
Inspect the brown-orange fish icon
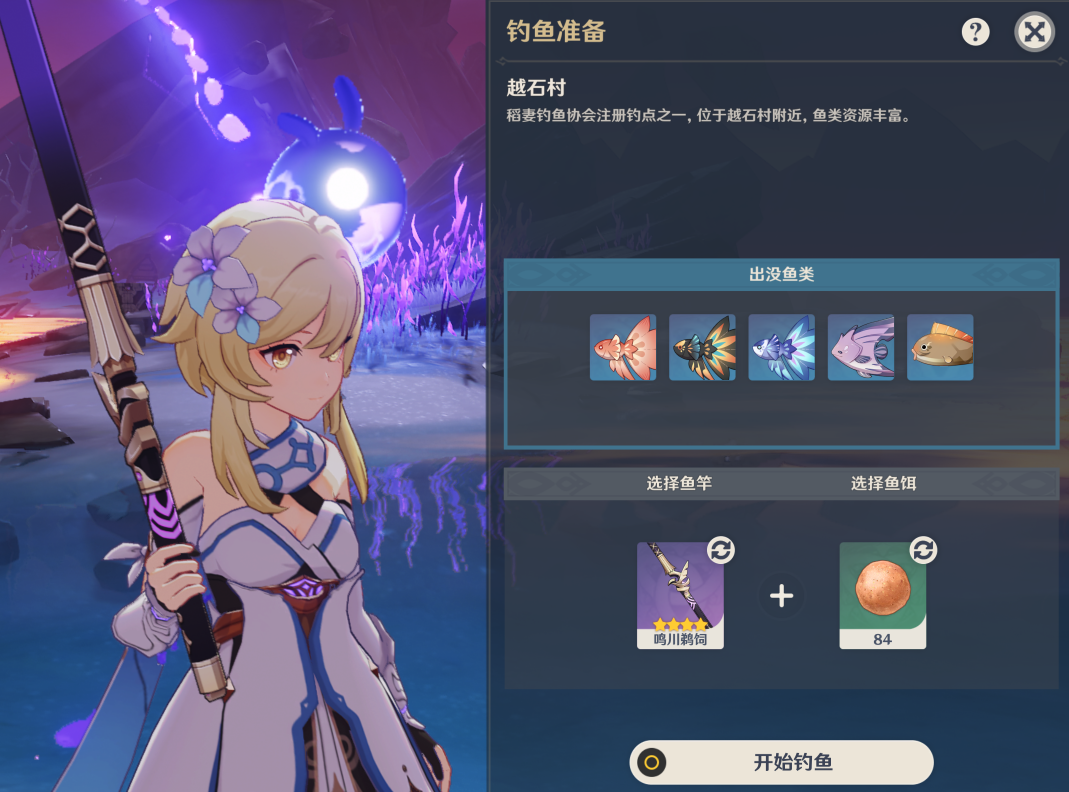point(940,347)
